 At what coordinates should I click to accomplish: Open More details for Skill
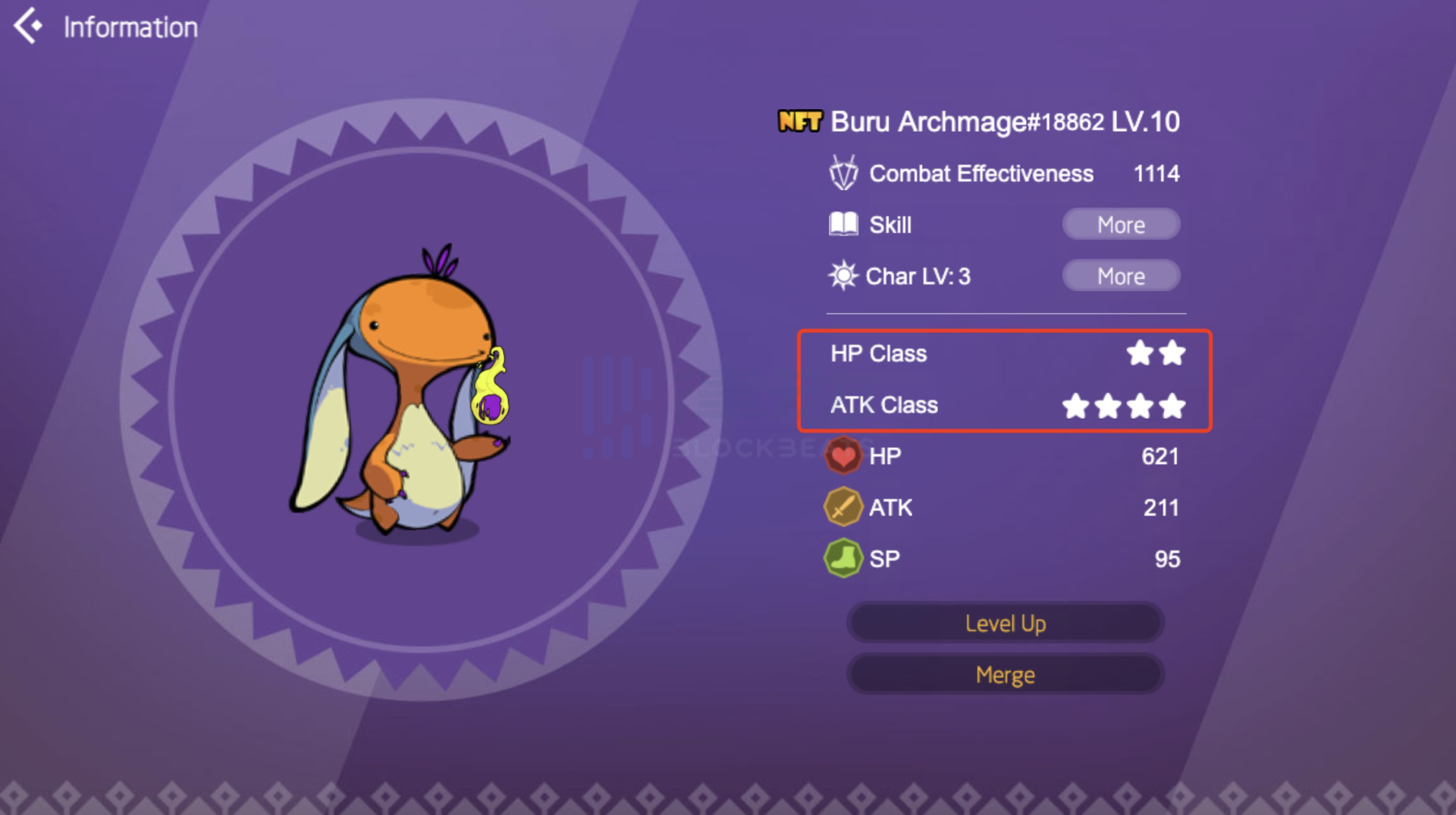1120,224
